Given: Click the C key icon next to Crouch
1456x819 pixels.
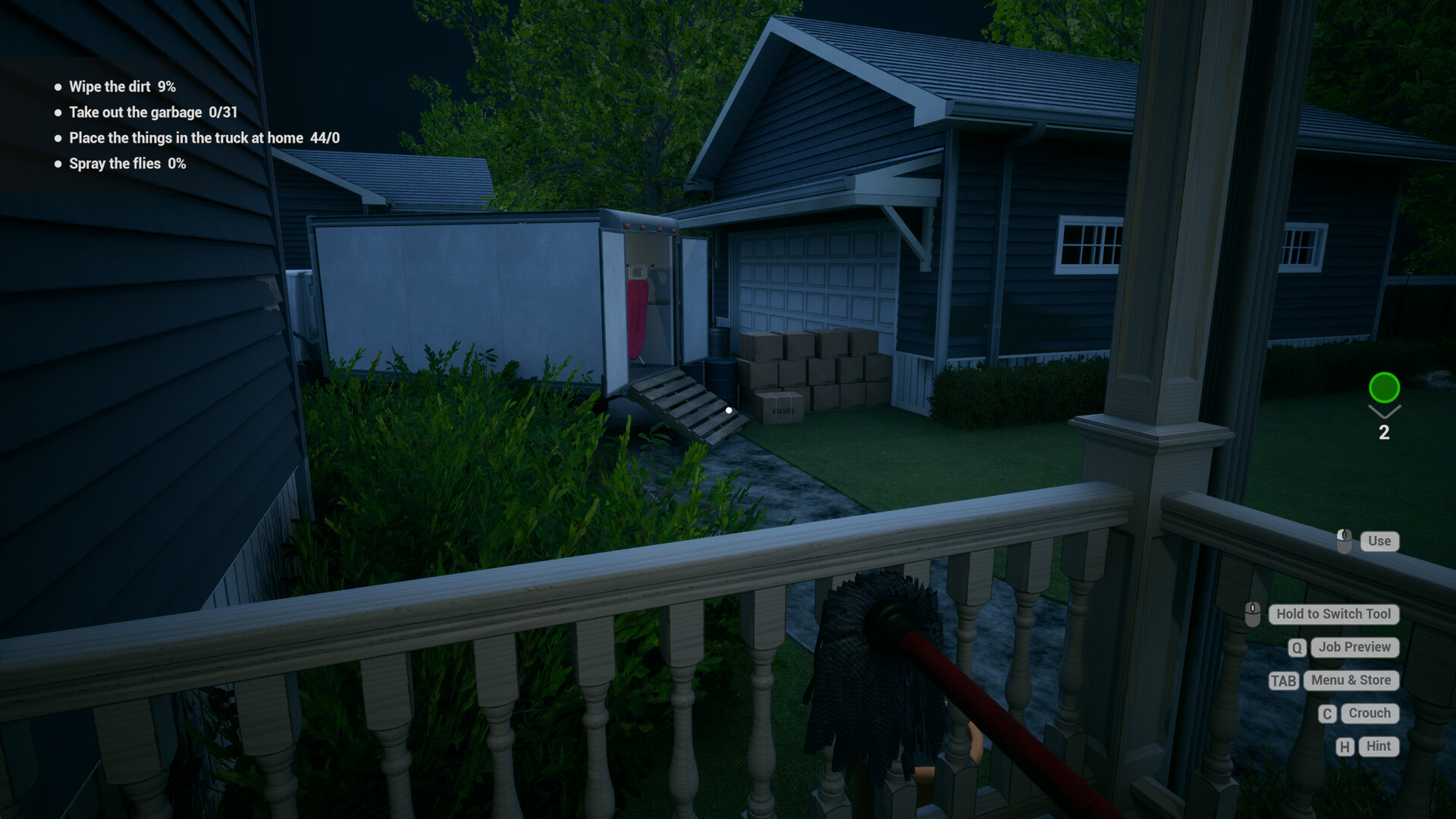Looking at the screenshot, I should [1326, 714].
